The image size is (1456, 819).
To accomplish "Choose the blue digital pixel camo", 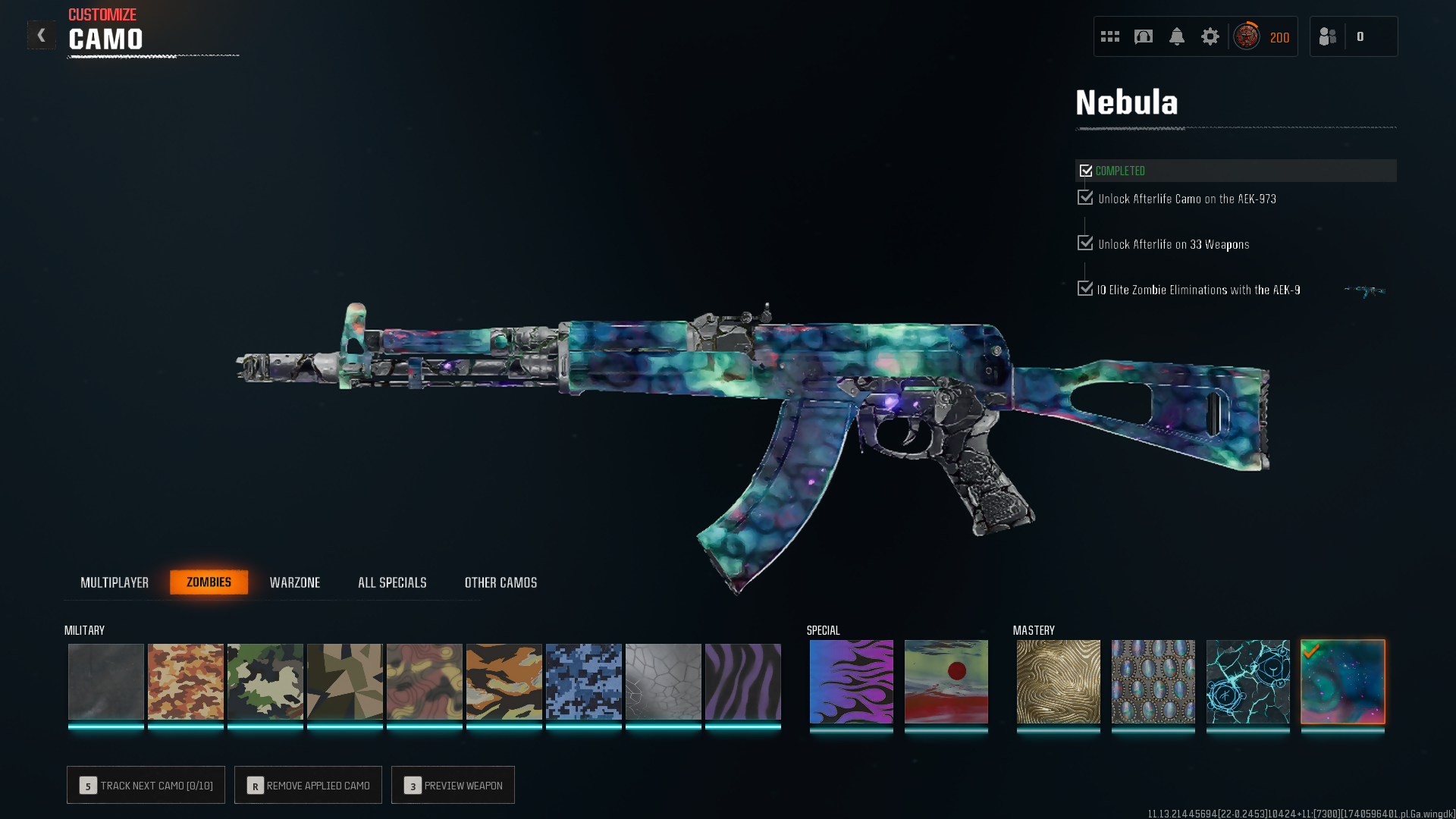I will pos(584,681).
